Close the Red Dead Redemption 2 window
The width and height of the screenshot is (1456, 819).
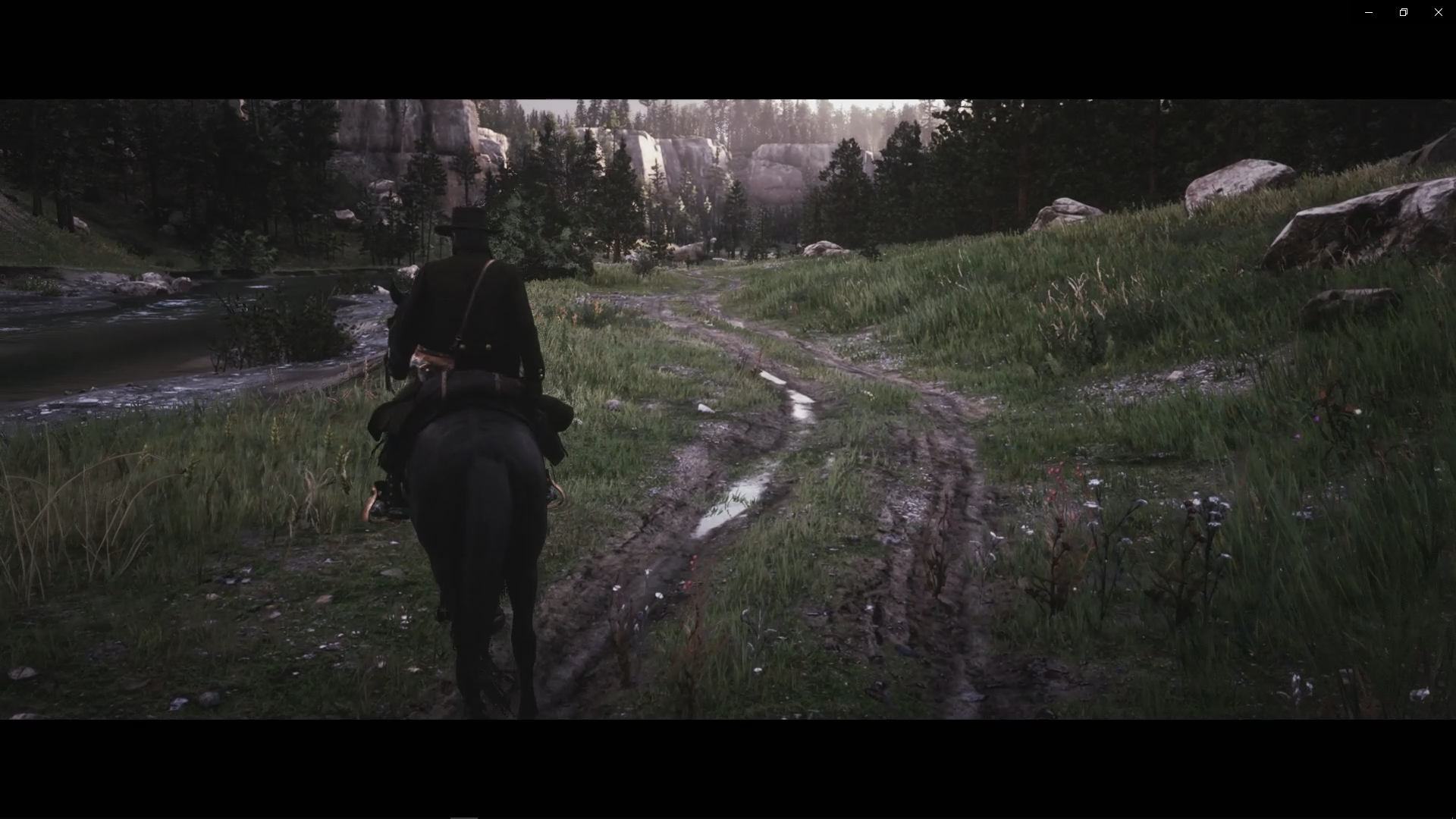(x=1438, y=11)
